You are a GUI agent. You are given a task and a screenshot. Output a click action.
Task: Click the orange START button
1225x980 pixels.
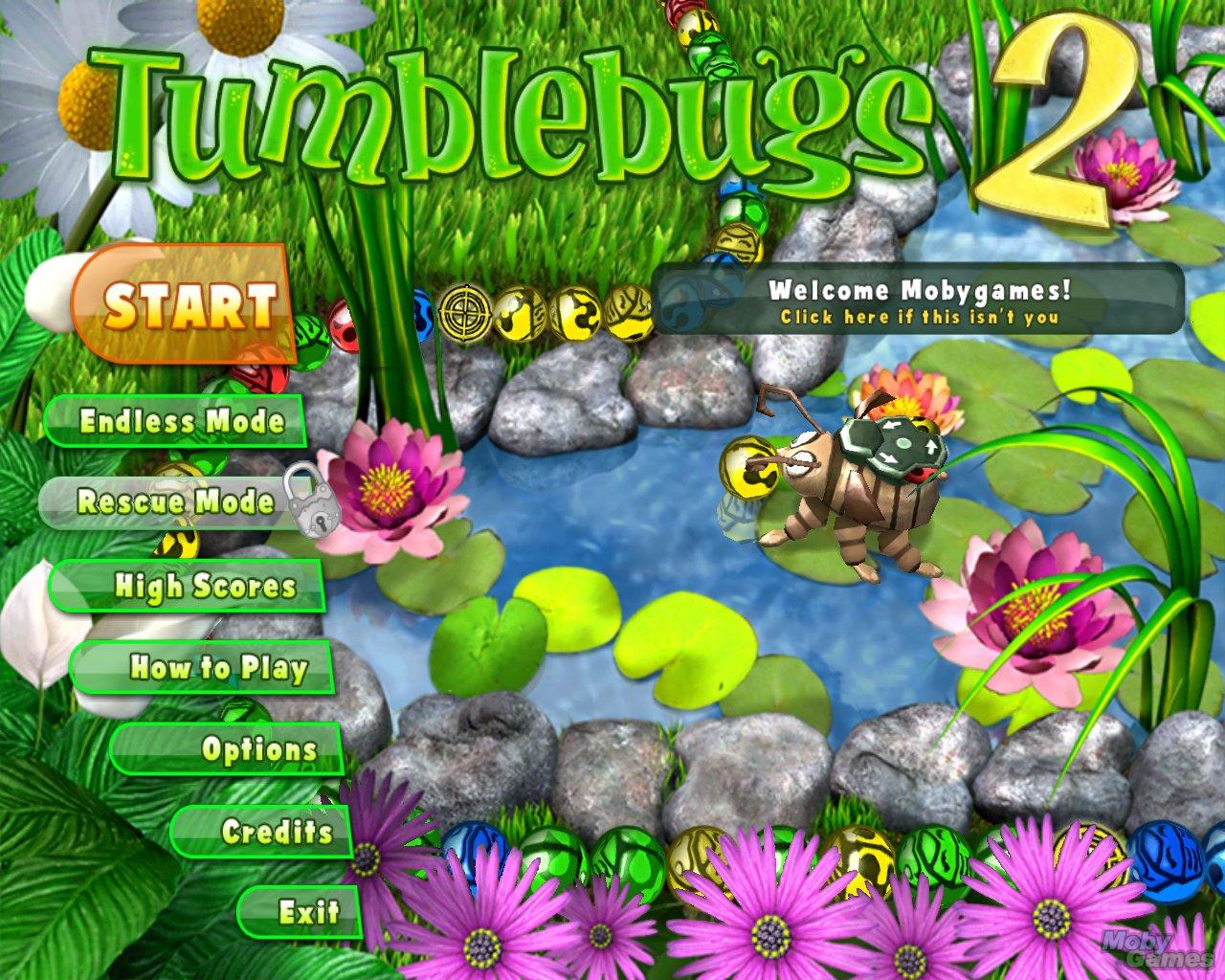(186, 305)
